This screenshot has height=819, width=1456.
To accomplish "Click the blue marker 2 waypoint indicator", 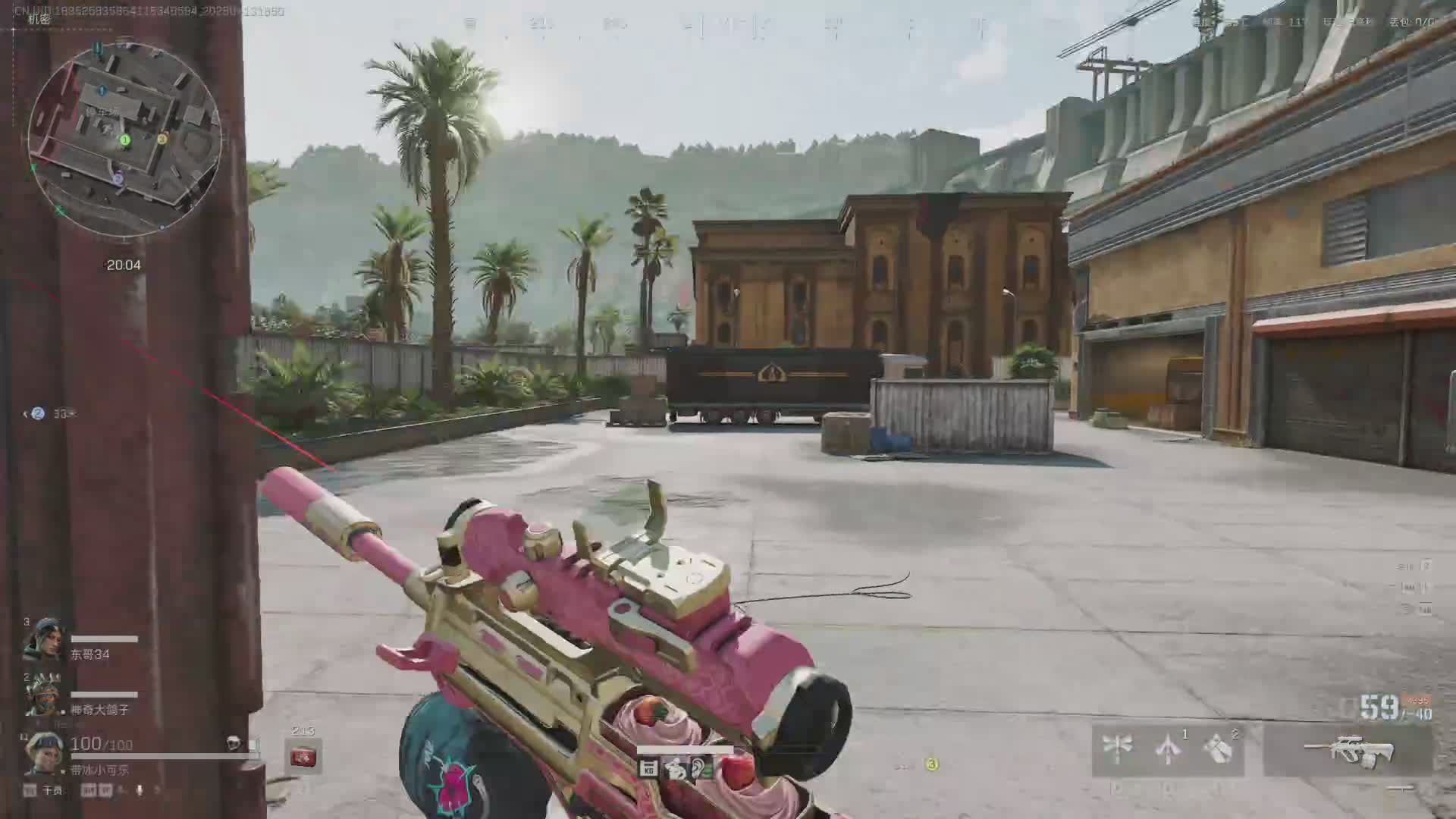I will (38, 413).
